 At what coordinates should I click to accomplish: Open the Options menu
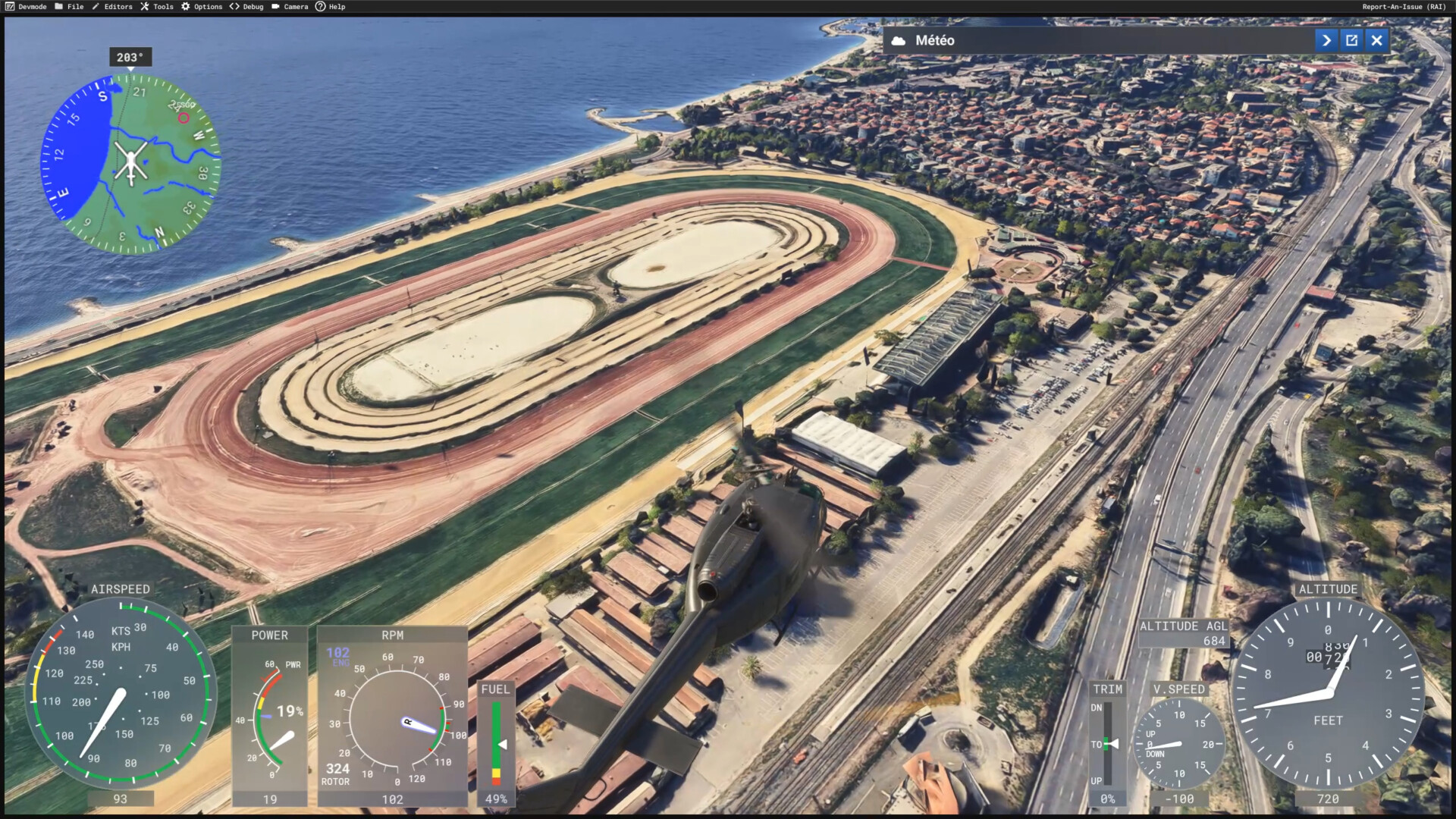click(x=202, y=7)
